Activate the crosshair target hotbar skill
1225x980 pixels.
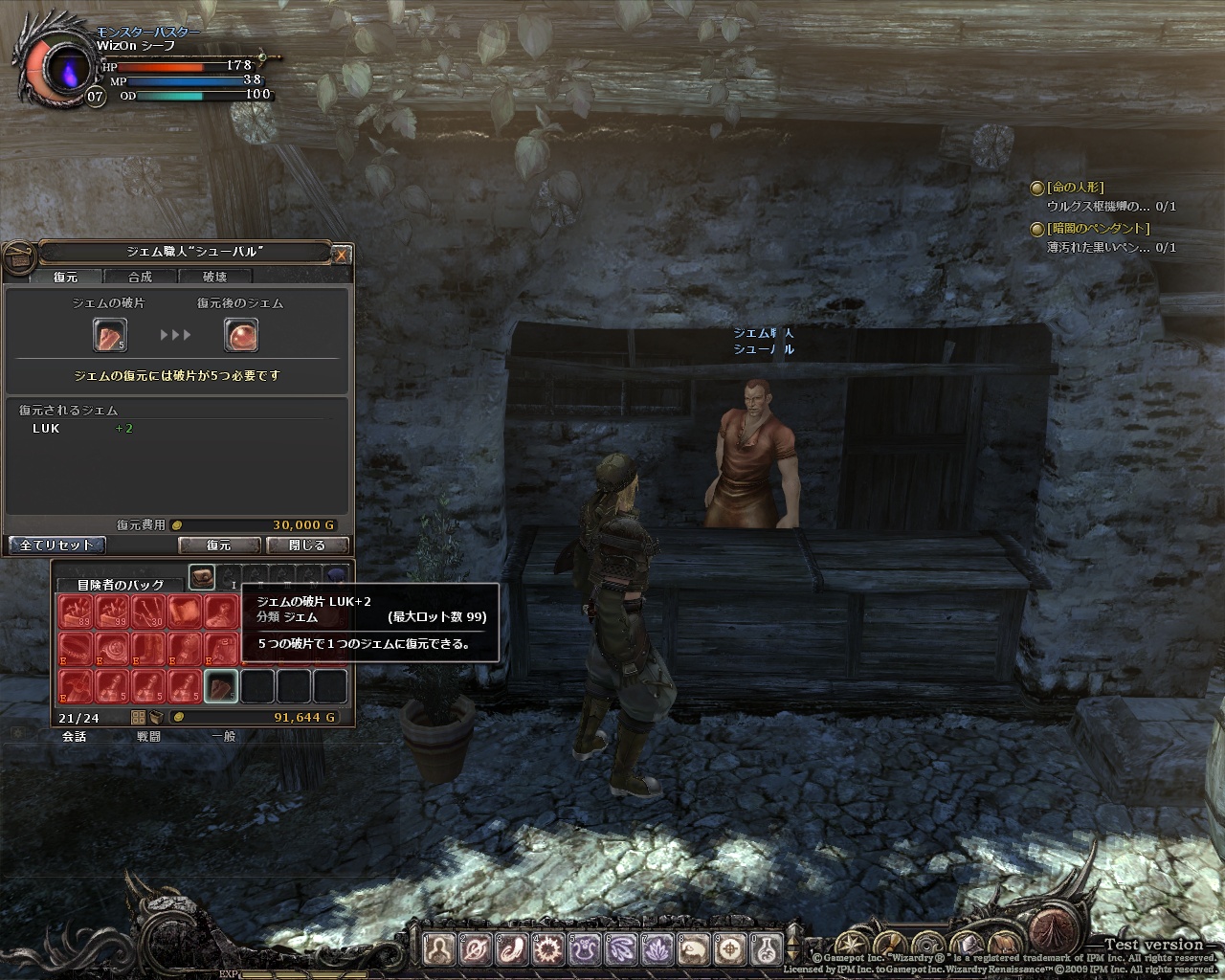(x=731, y=949)
